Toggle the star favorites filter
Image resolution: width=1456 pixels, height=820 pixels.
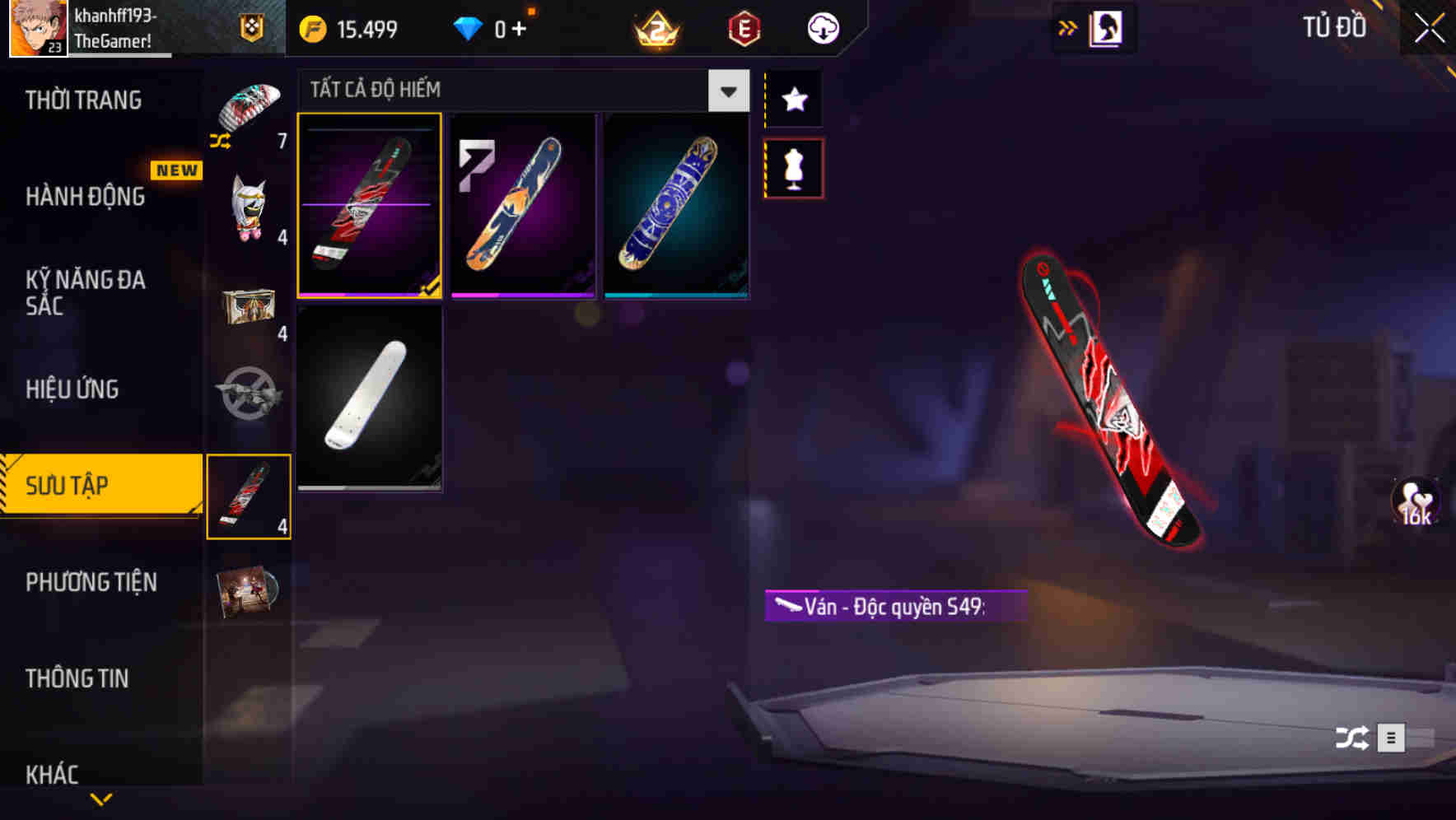tap(793, 100)
